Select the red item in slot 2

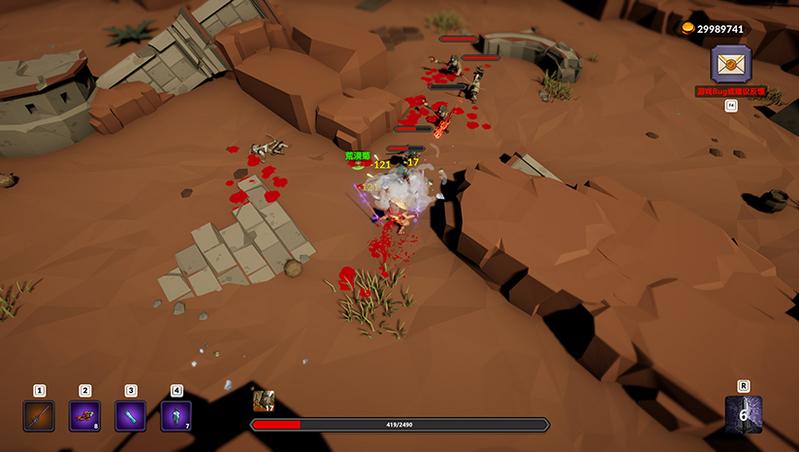tap(85, 415)
